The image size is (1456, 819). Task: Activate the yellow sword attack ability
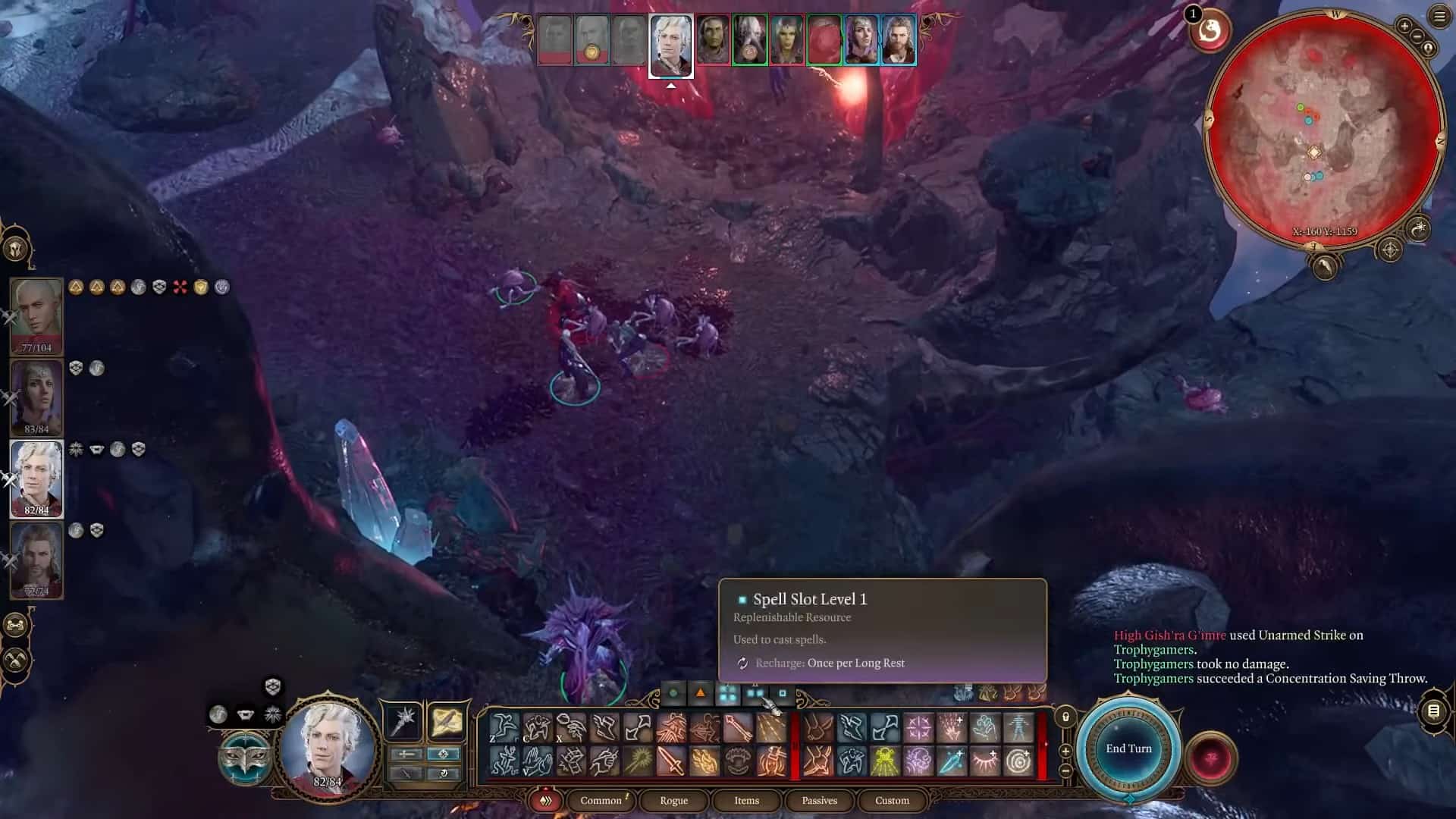(672, 761)
